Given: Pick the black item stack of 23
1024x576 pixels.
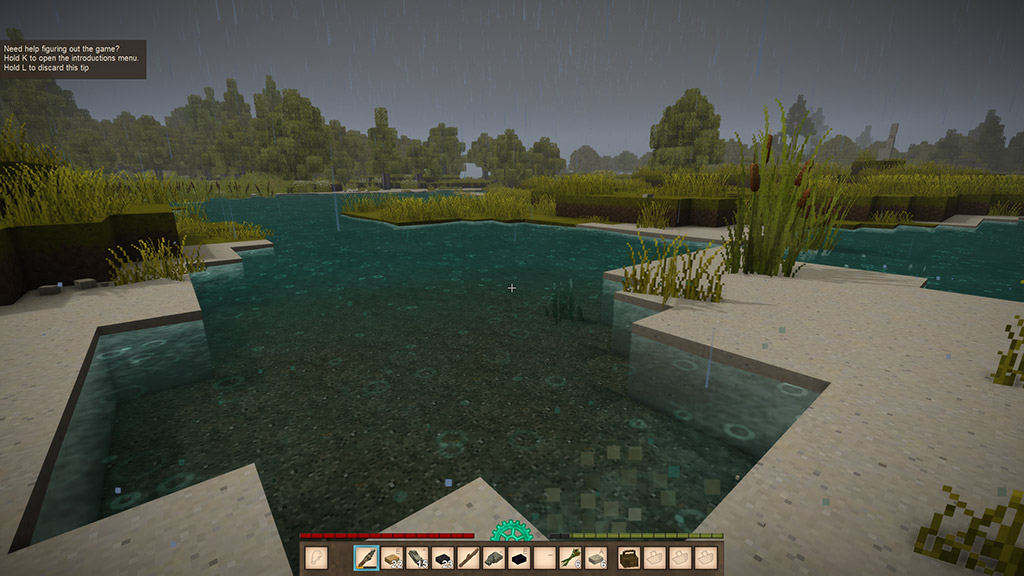Looking at the screenshot, I should 443,558.
